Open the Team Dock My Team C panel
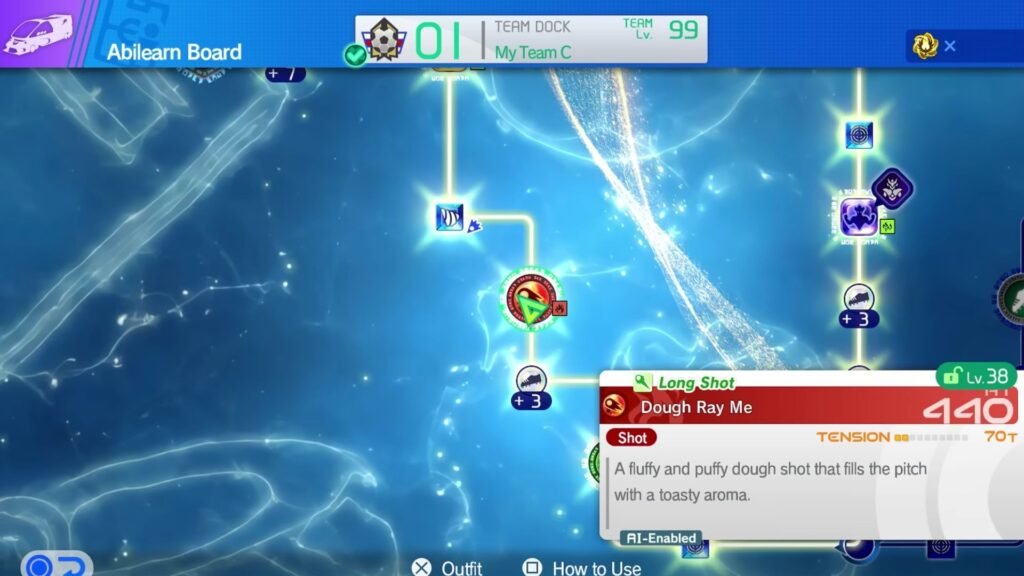 point(531,40)
